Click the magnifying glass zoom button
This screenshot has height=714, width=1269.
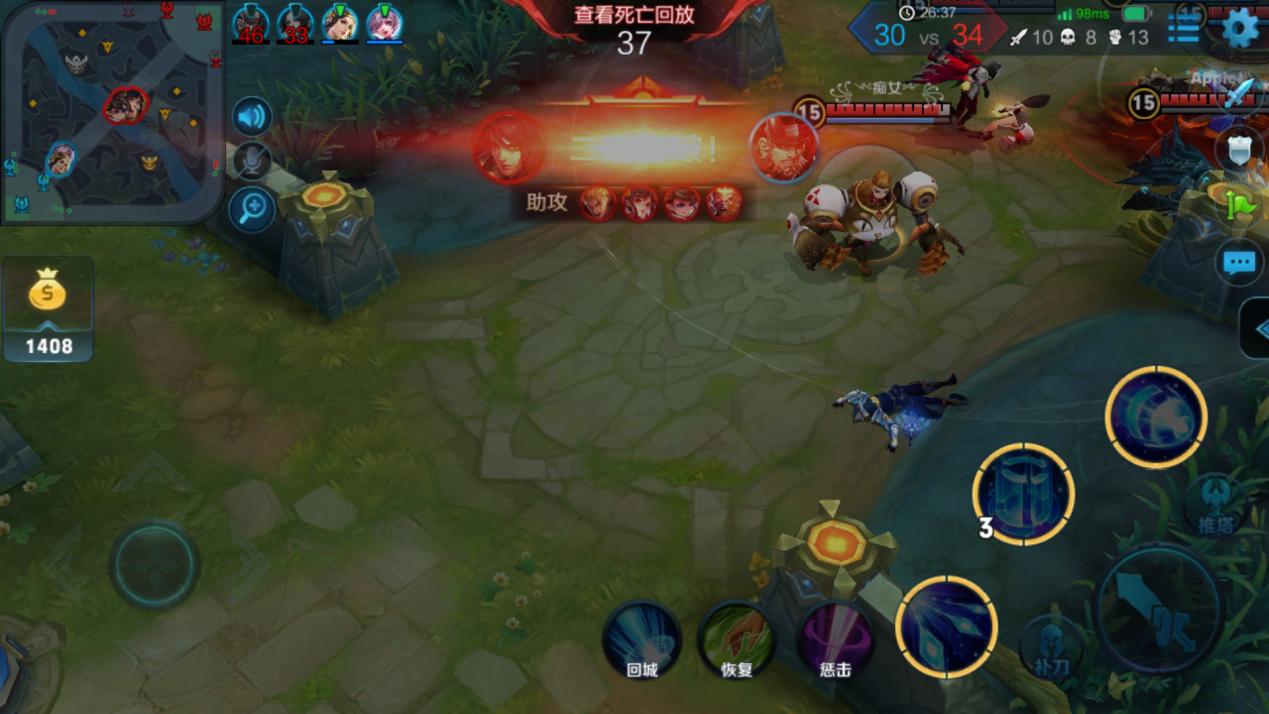click(252, 208)
